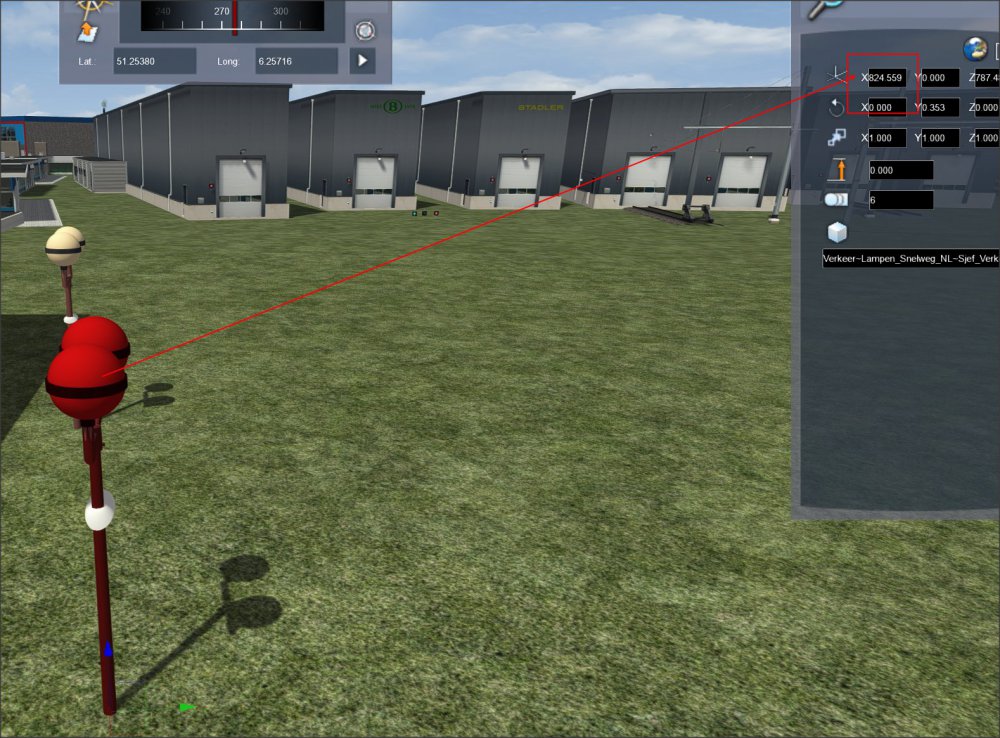
Task: Edit the scale X value field
Action: coord(887,138)
